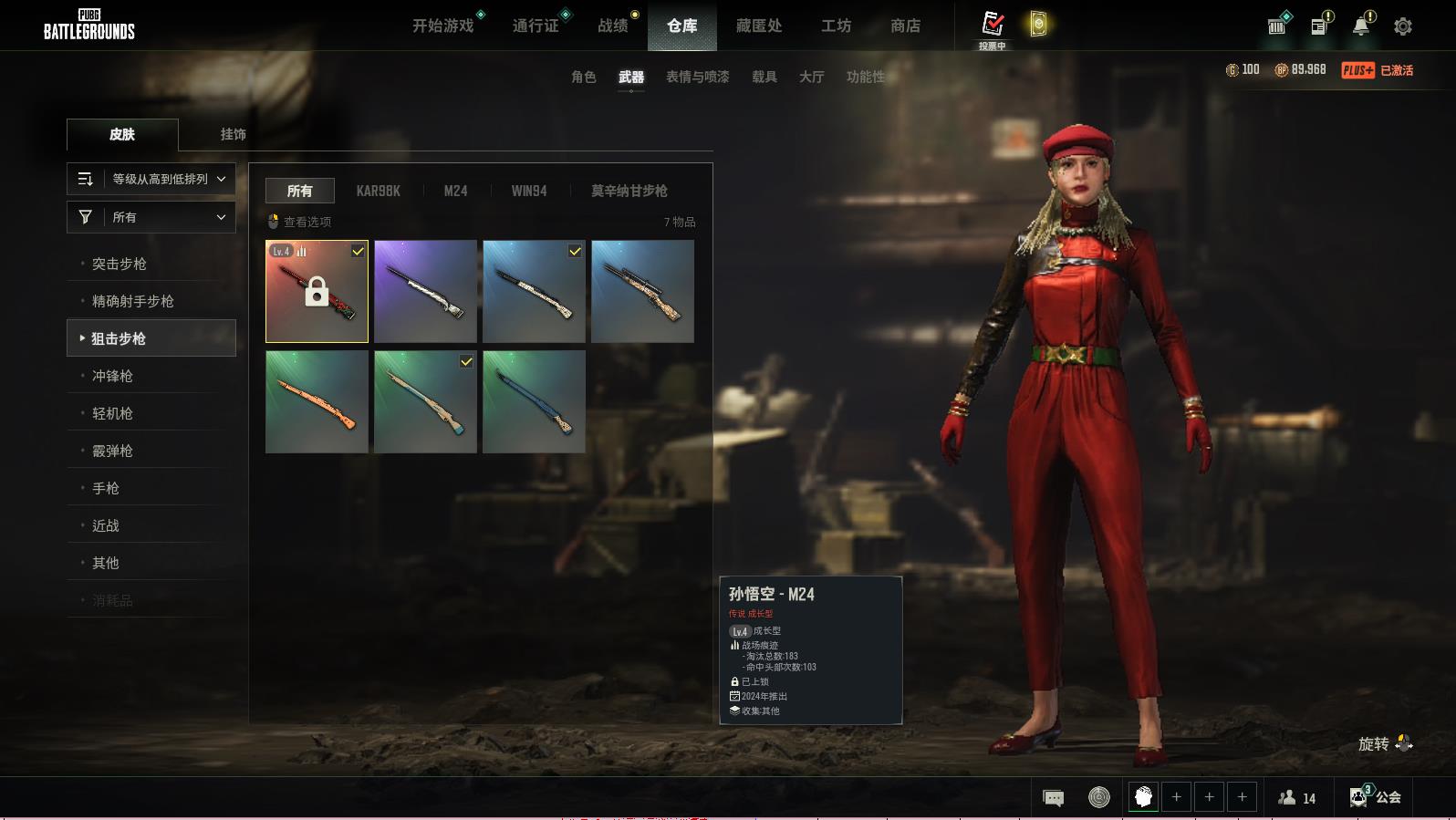Switch to the 商店 store tab
This screenshot has width=1456, height=820.
coord(905,26)
